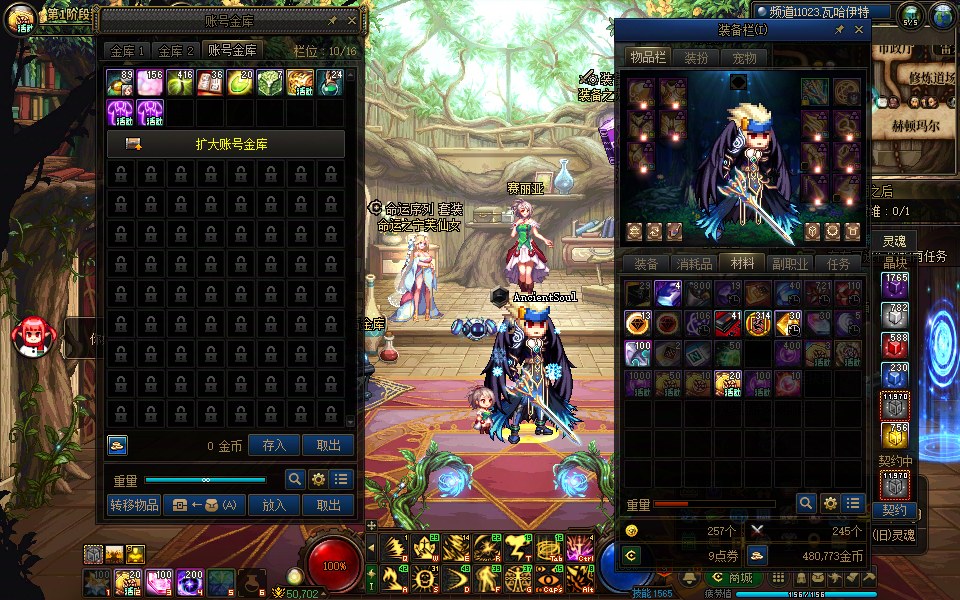960x600 pixels.
Task: Switch to the 金库 1 tab
Action: point(127,50)
